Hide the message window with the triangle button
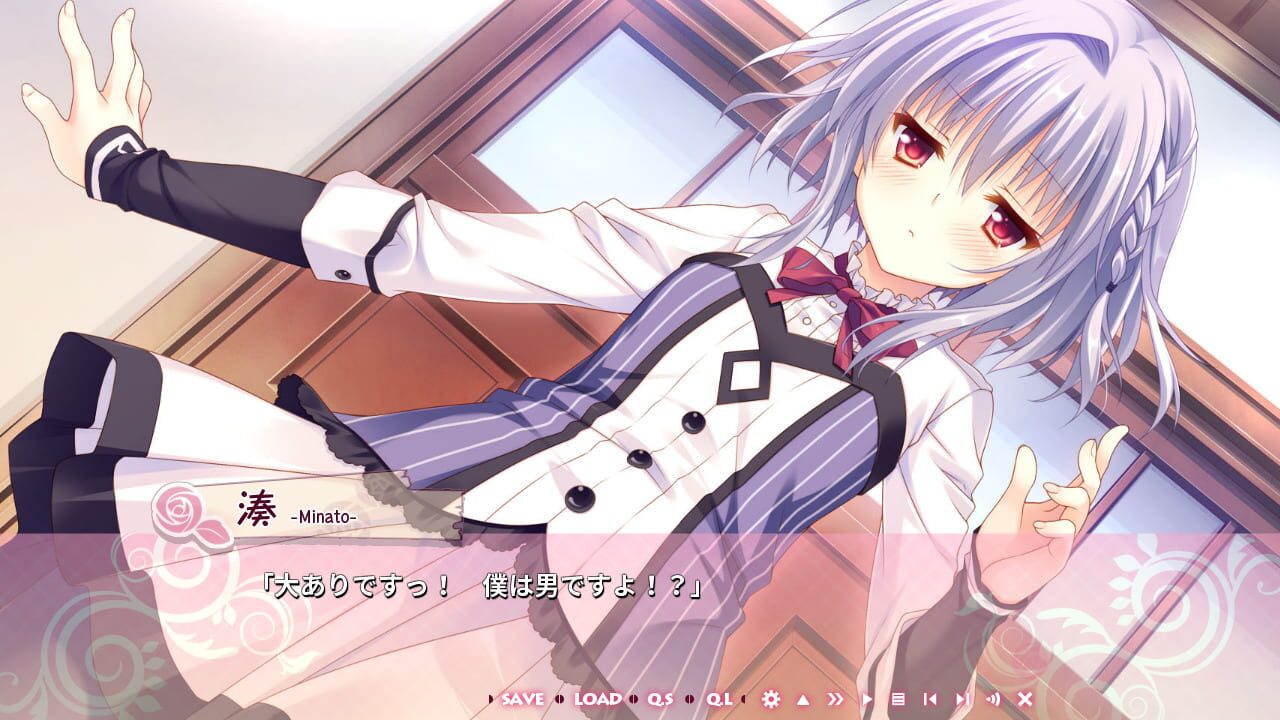 [802, 700]
